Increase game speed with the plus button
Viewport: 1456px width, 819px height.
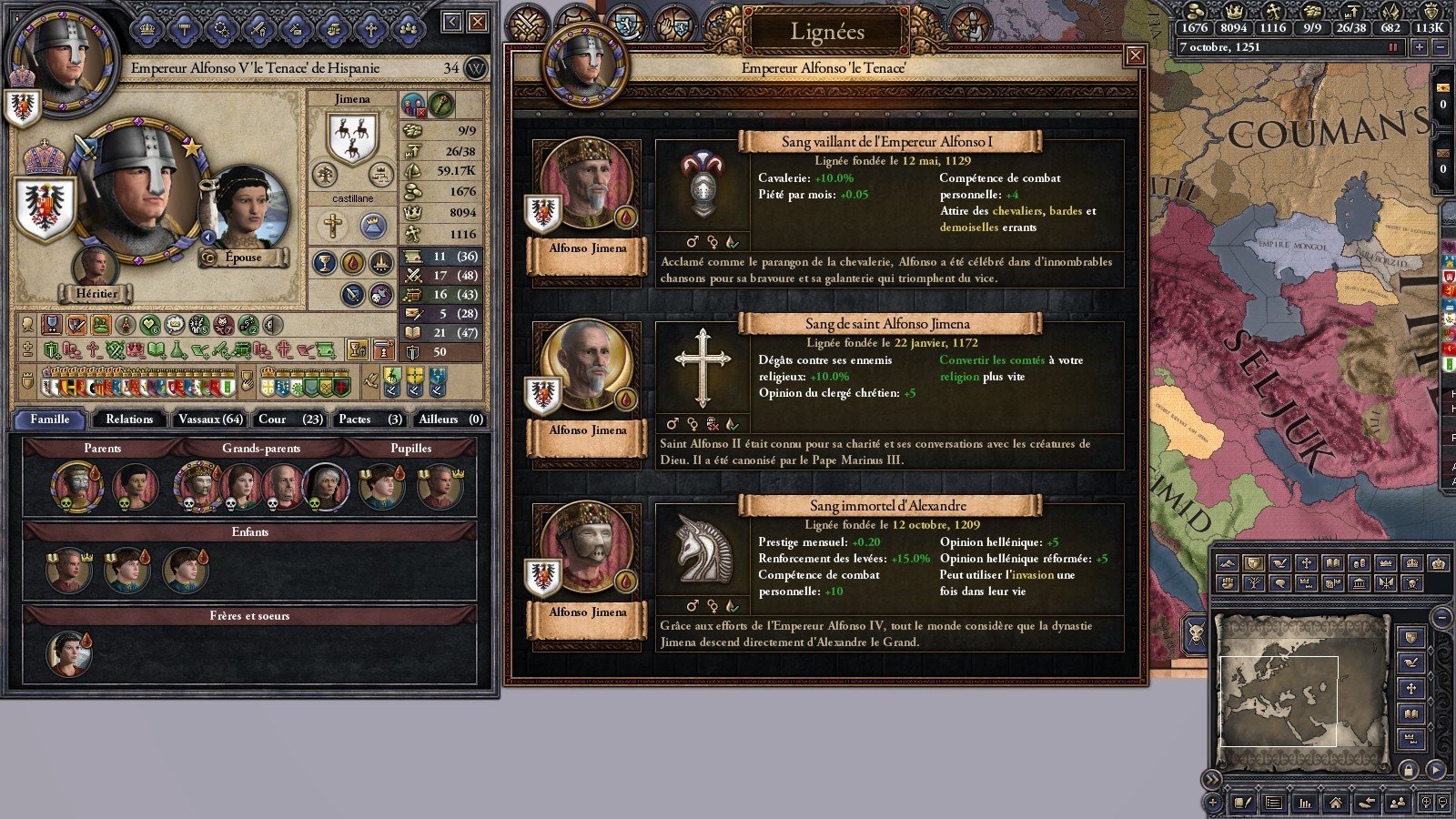(x=1419, y=47)
